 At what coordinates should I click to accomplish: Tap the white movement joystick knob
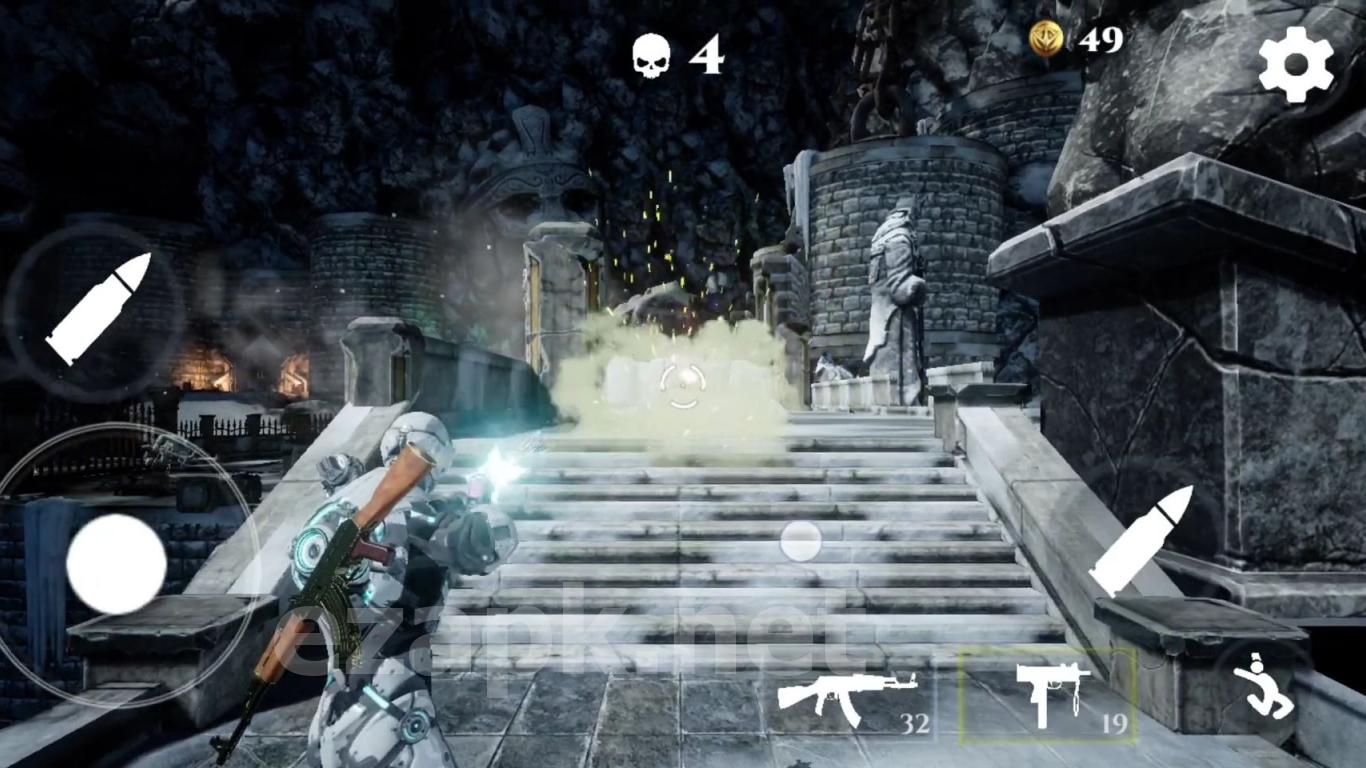coord(116,563)
